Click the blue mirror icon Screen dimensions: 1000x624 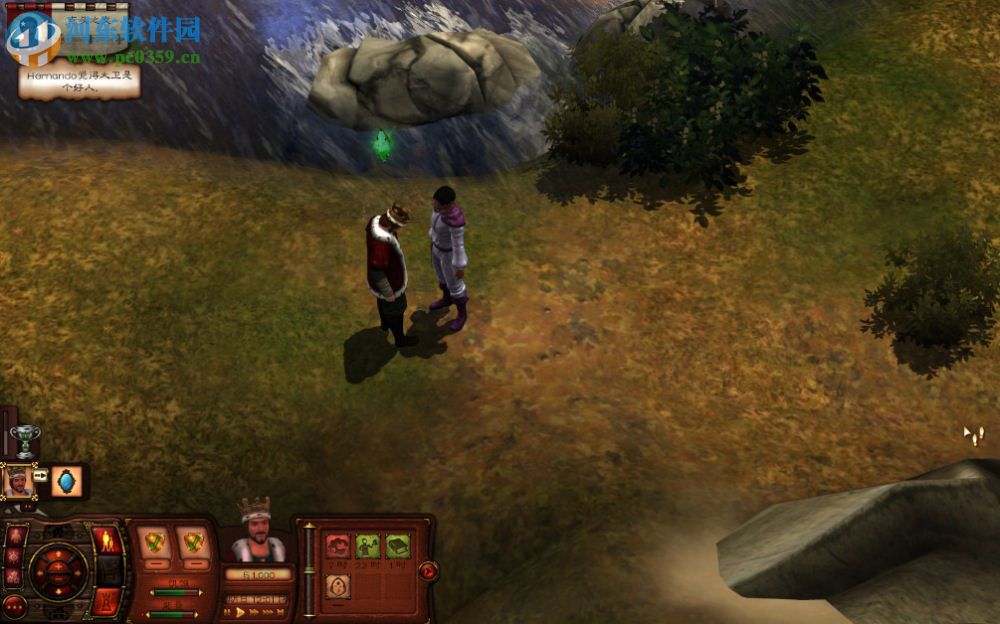67,481
